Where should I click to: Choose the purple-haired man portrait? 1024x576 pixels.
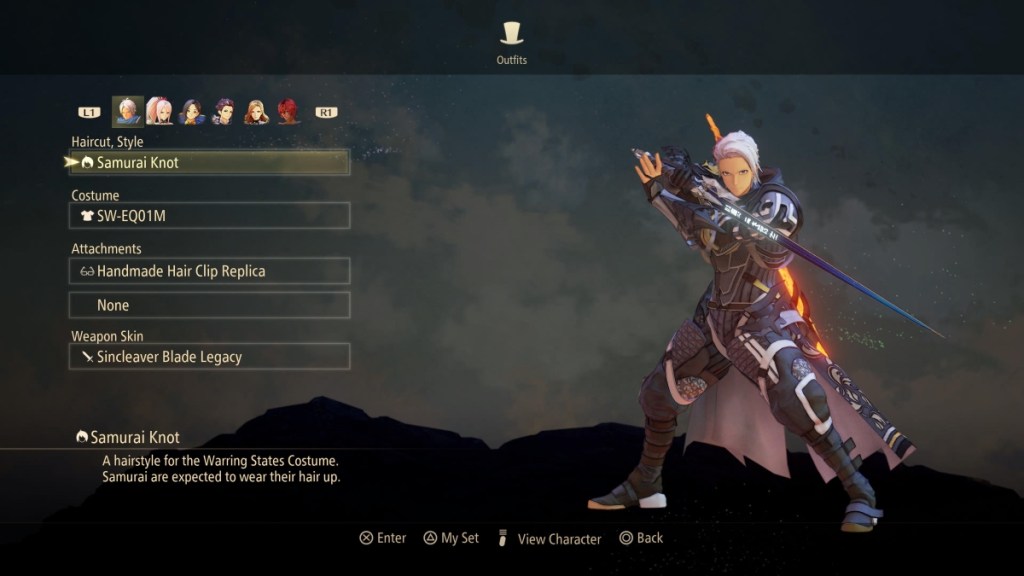pos(224,111)
